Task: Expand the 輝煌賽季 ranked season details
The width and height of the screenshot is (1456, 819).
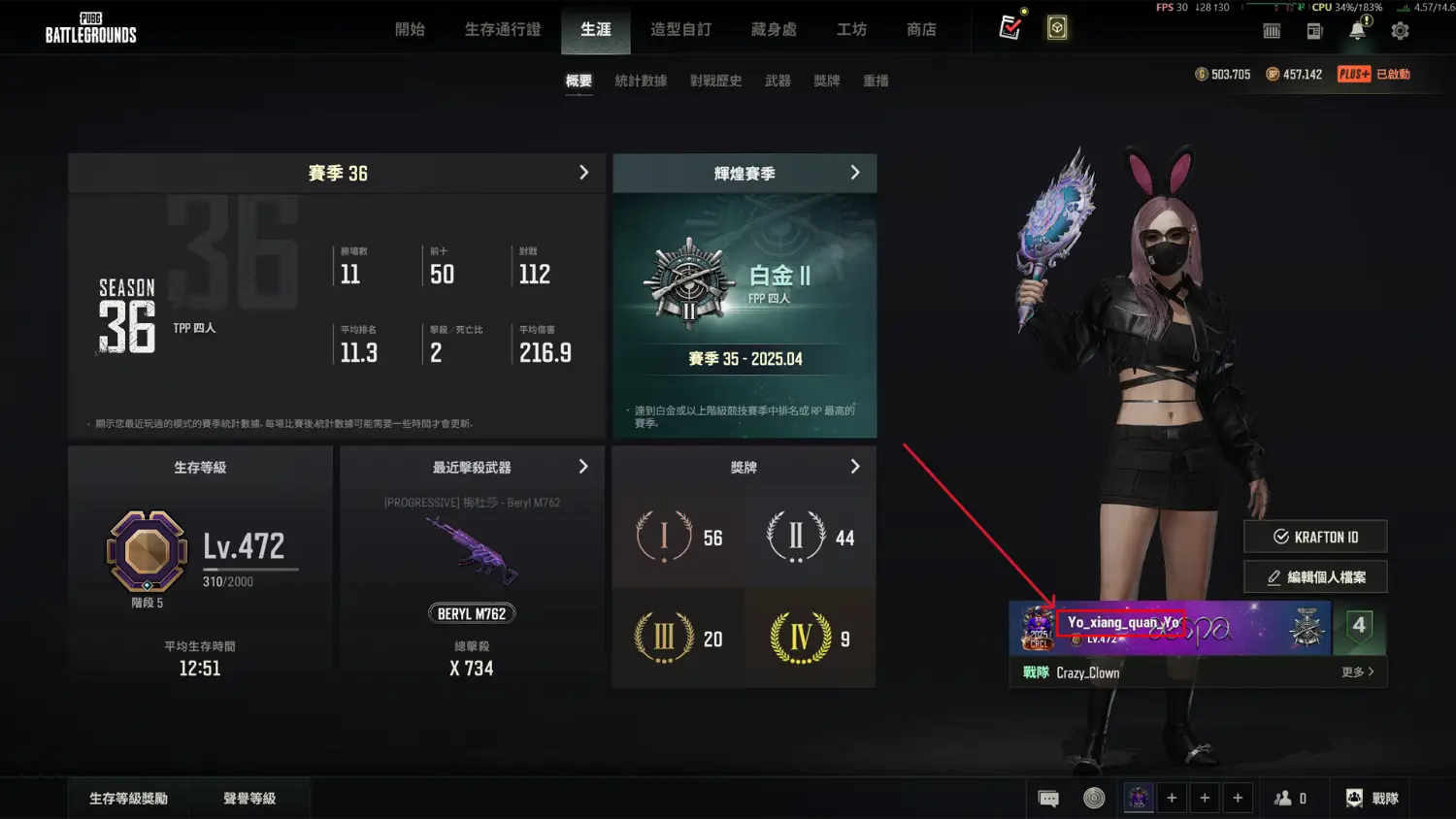Action: coord(855,173)
